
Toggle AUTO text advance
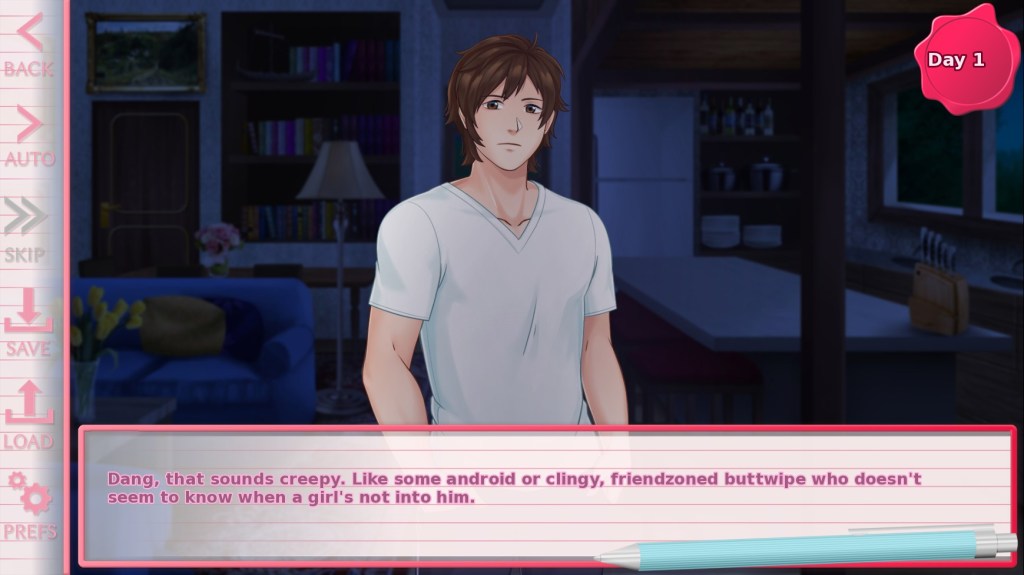click(28, 136)
